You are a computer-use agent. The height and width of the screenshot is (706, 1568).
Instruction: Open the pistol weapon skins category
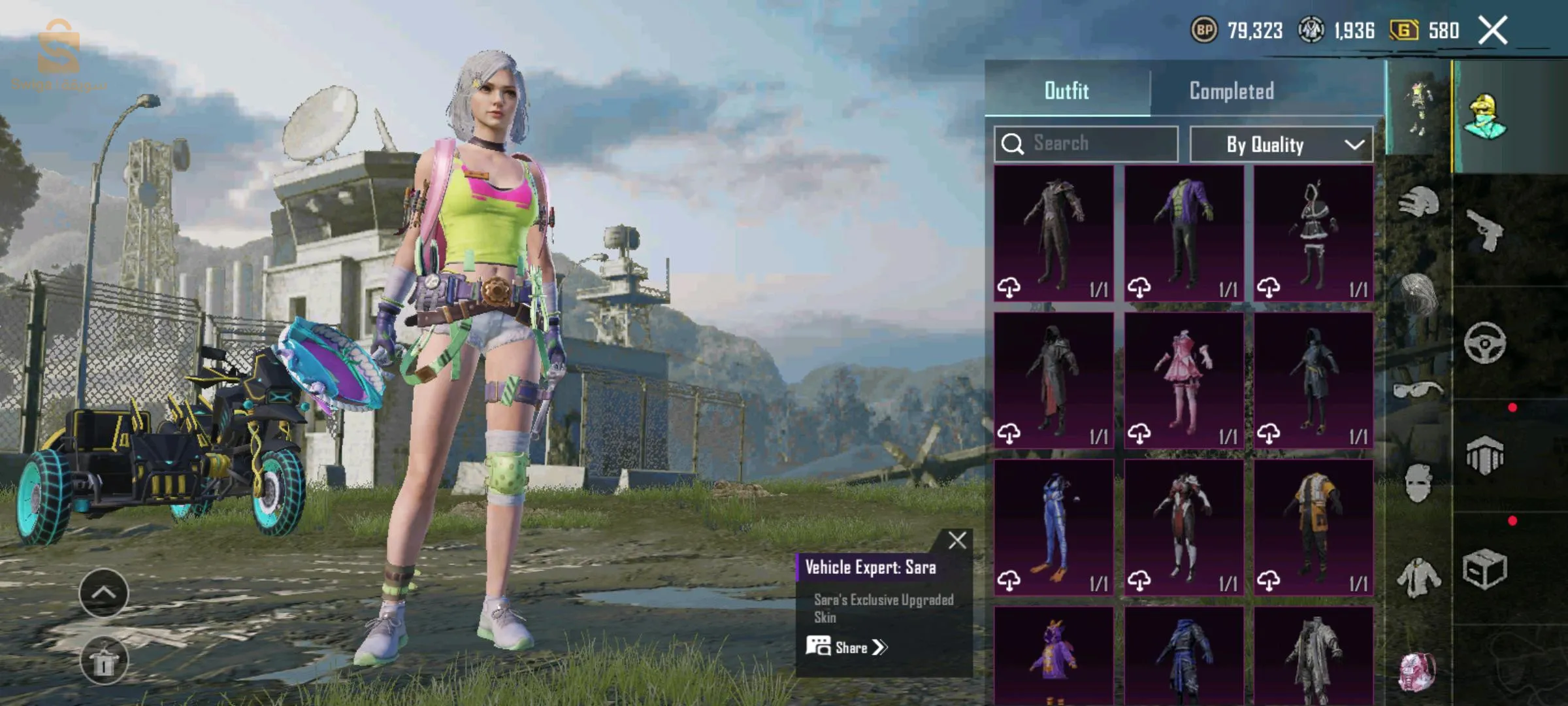pos(1484,230)
